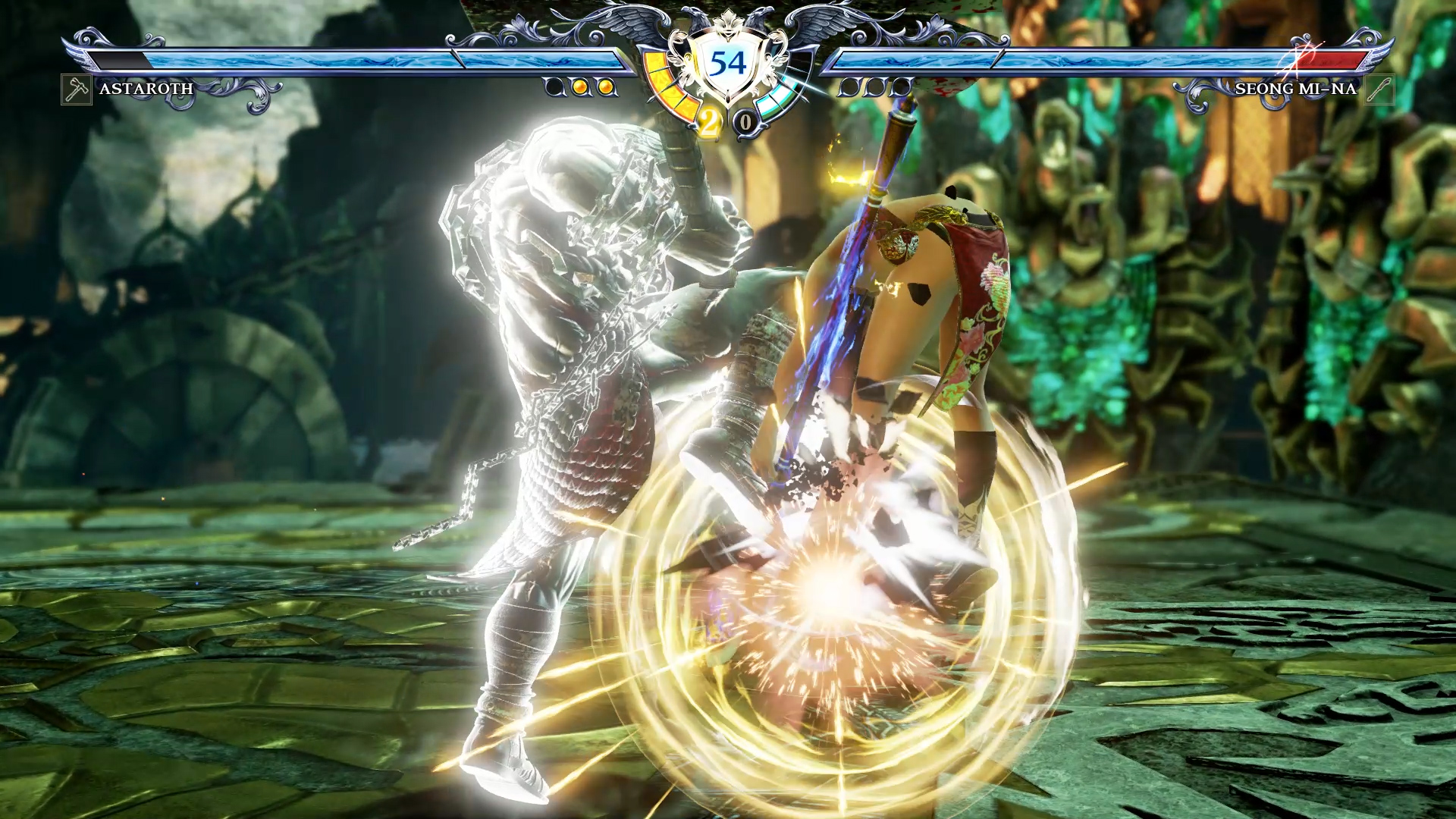Select Seong Mi-na's polearm weapon icon
This screenshot has width=1456, height=819.
pos(1379,89)
